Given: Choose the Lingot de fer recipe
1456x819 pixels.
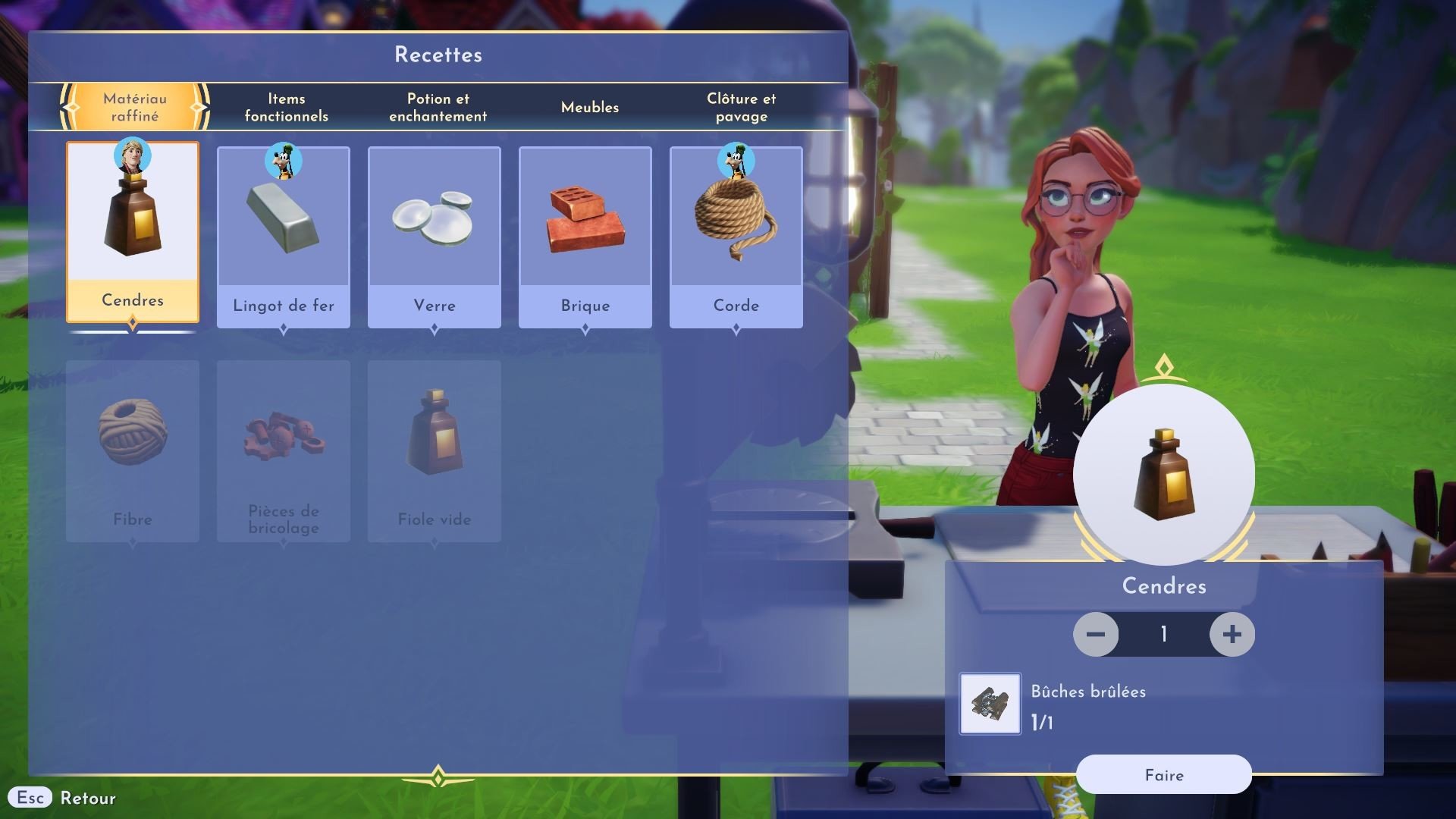Looking at the screenshot, I should 284,237.
